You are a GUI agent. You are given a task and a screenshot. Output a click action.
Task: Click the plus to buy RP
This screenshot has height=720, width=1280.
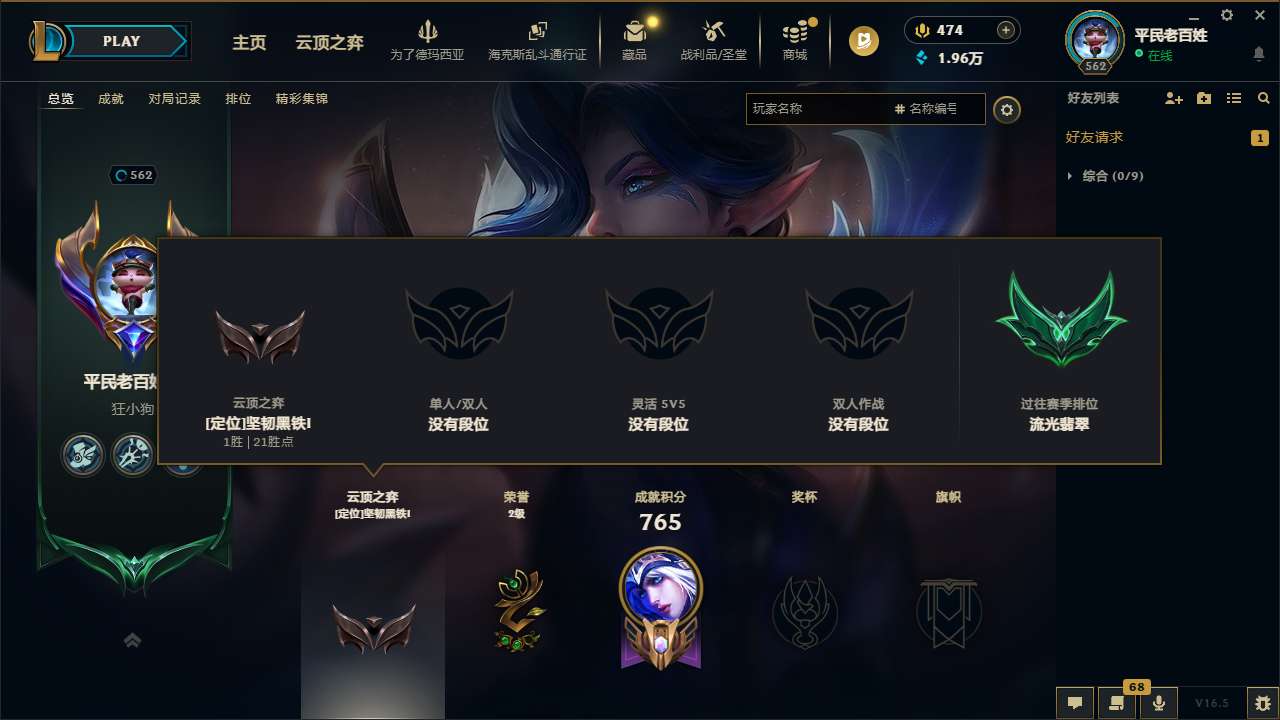coord(1004,30)
